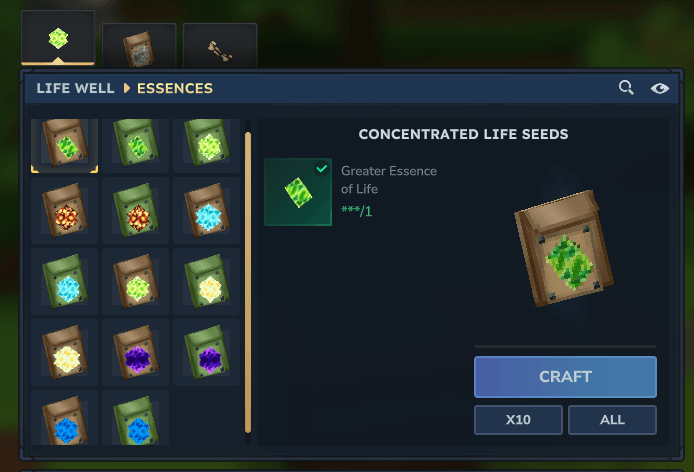Pick the brown bag with cyan seeds
This screenshot has width=694, height=472.
tap(206, 210)
